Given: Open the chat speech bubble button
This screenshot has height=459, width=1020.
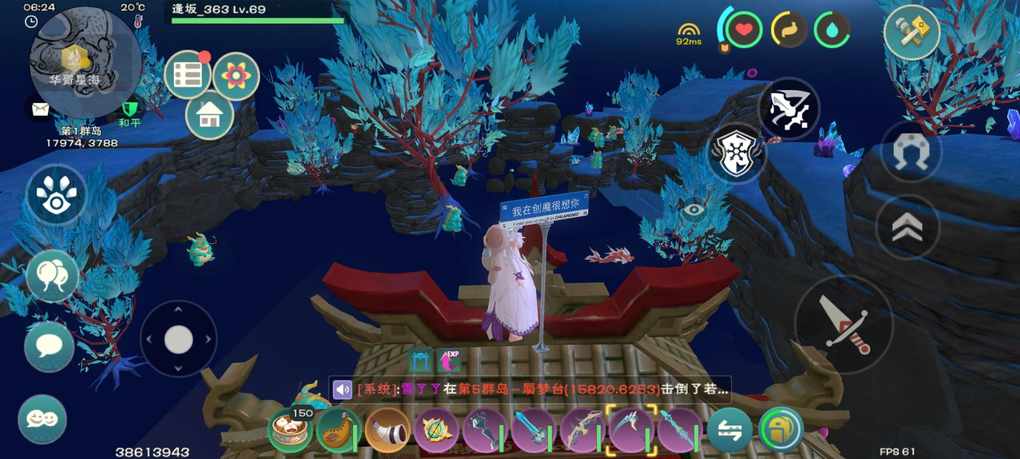Looking at the screenshot, I should tap(49, 346).
